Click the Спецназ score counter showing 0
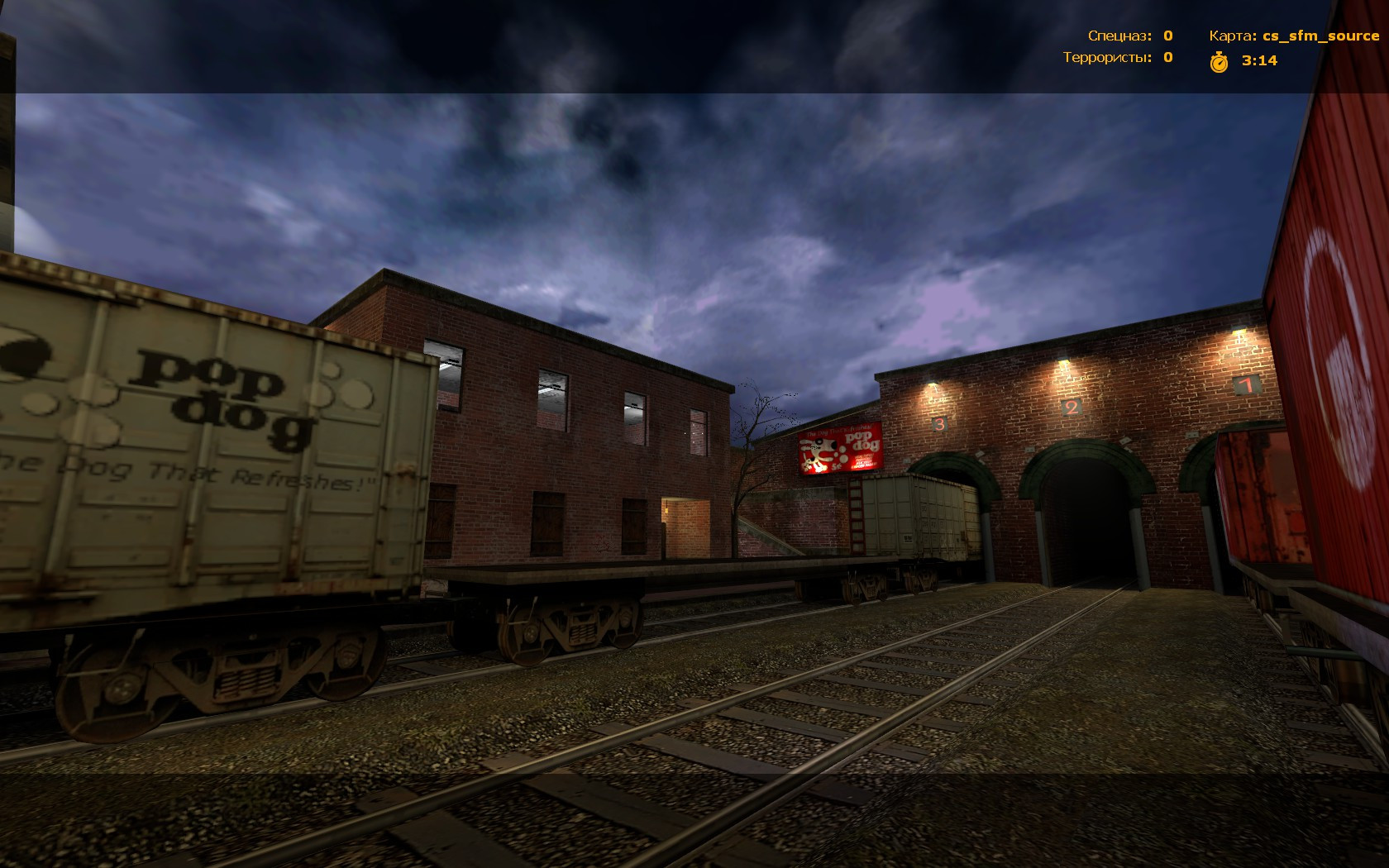This screenshot has width=1389, height=868. [x=1167, y=35]
